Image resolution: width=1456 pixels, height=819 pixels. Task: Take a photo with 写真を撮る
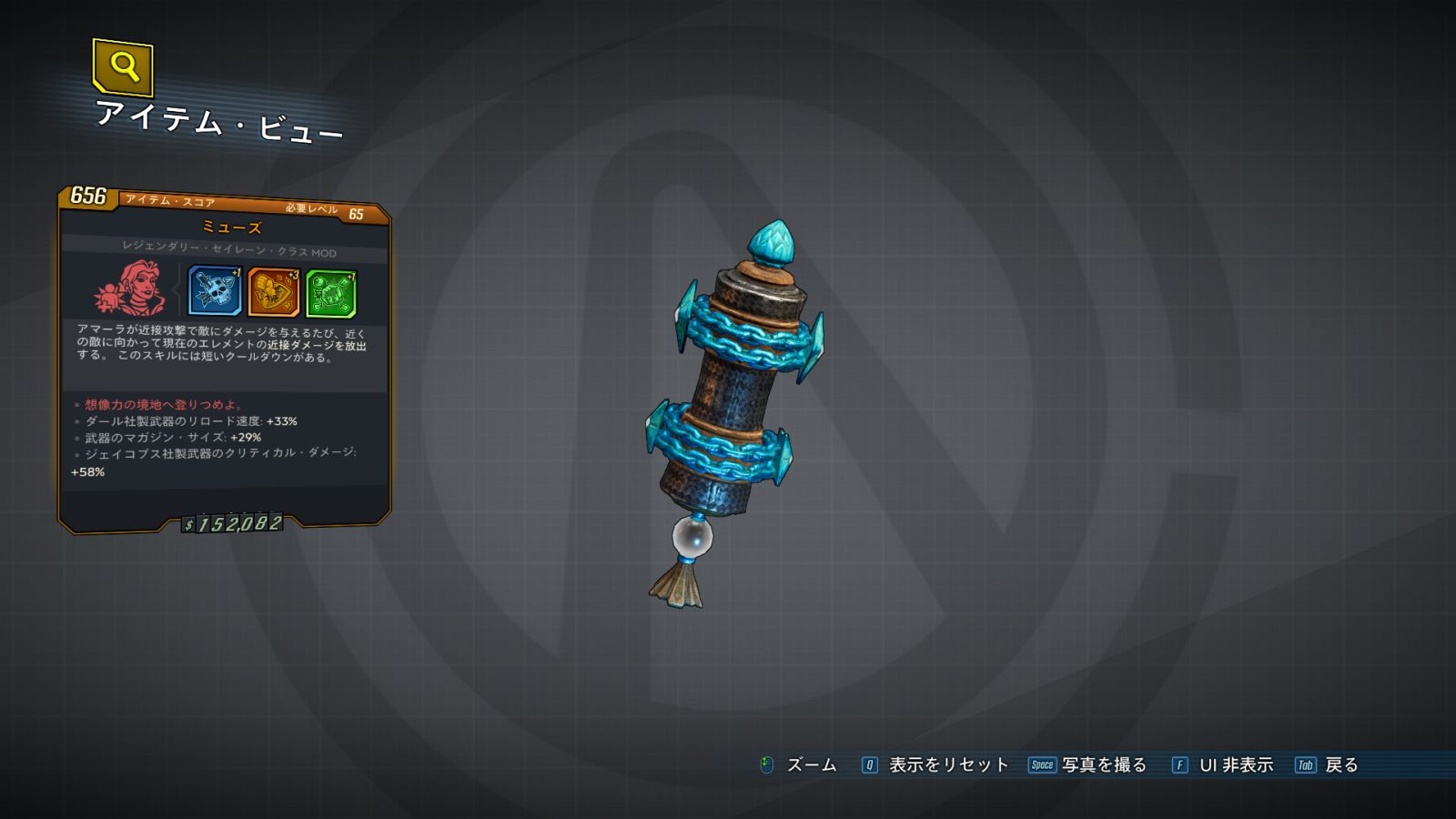coord(1103,765)
